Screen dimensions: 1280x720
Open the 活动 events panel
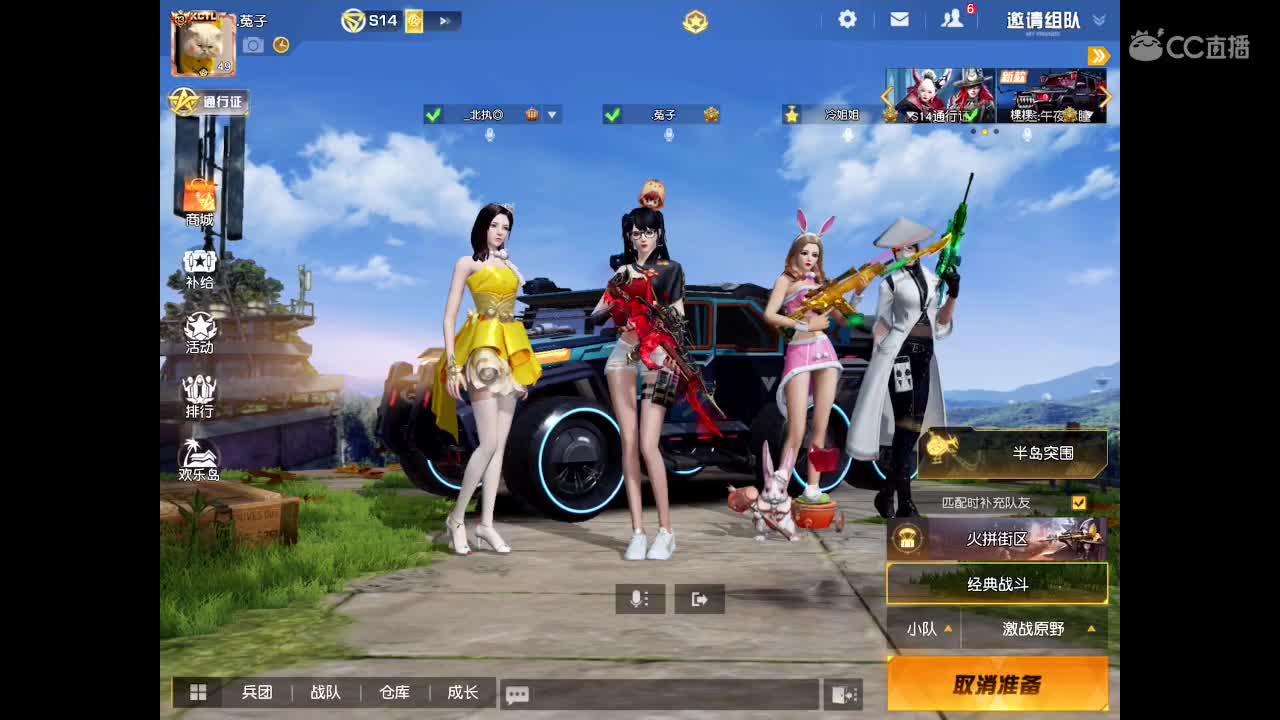[x=199, y=331]
